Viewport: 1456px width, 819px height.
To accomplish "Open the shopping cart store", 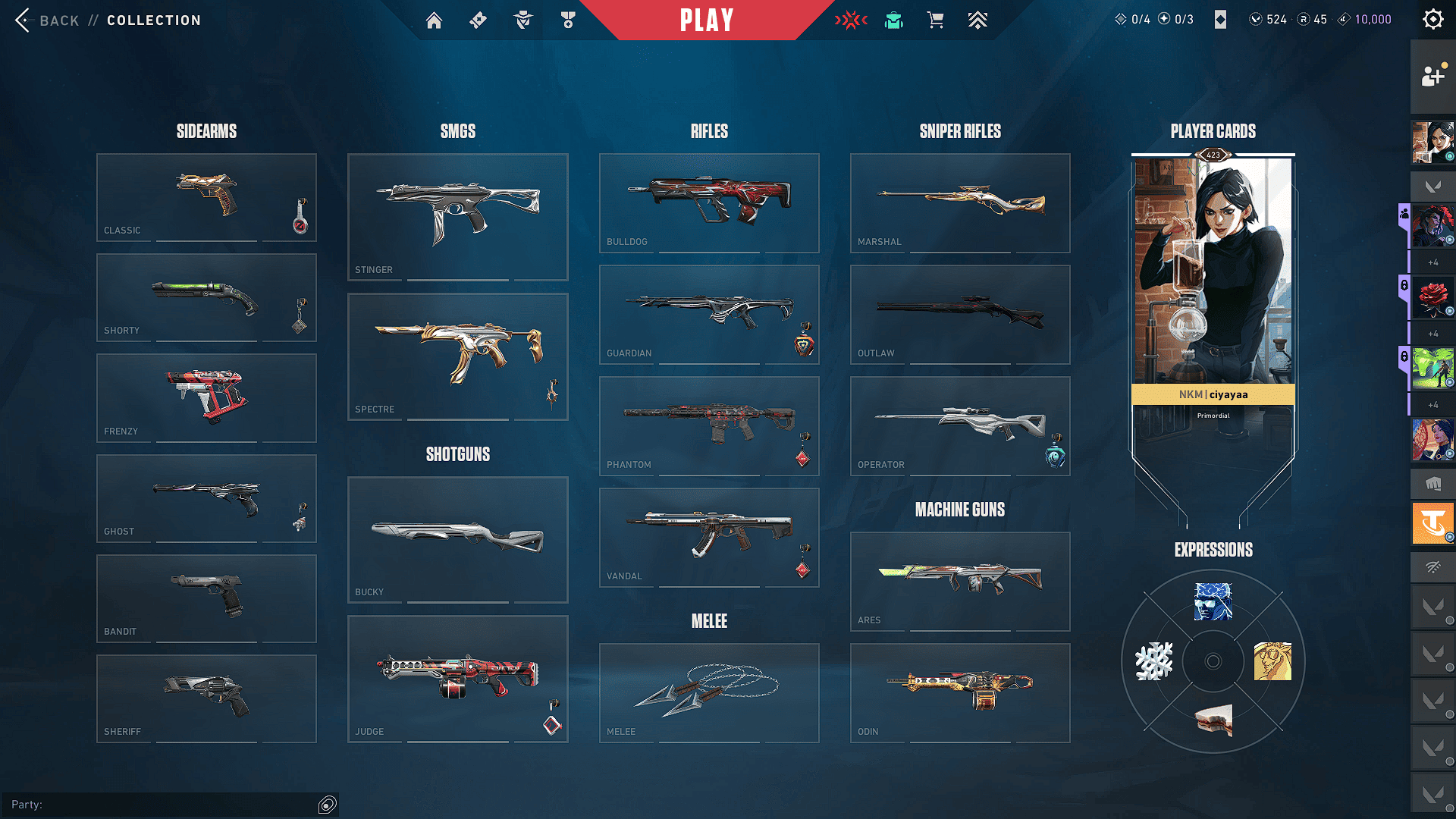I will point(936,20).
